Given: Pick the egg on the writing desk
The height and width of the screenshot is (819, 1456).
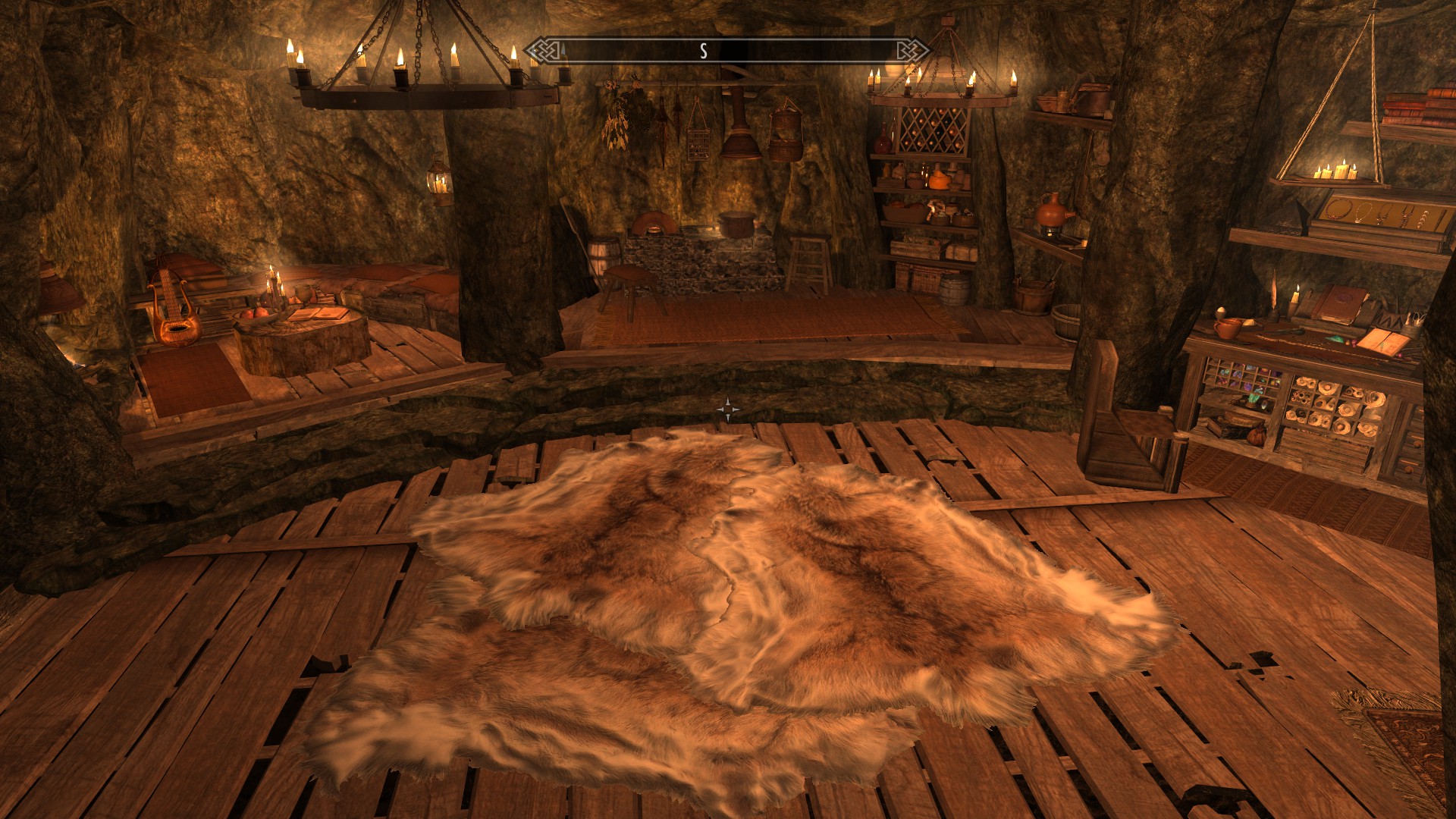Looking at the screenshot, I should (1219, 309).
